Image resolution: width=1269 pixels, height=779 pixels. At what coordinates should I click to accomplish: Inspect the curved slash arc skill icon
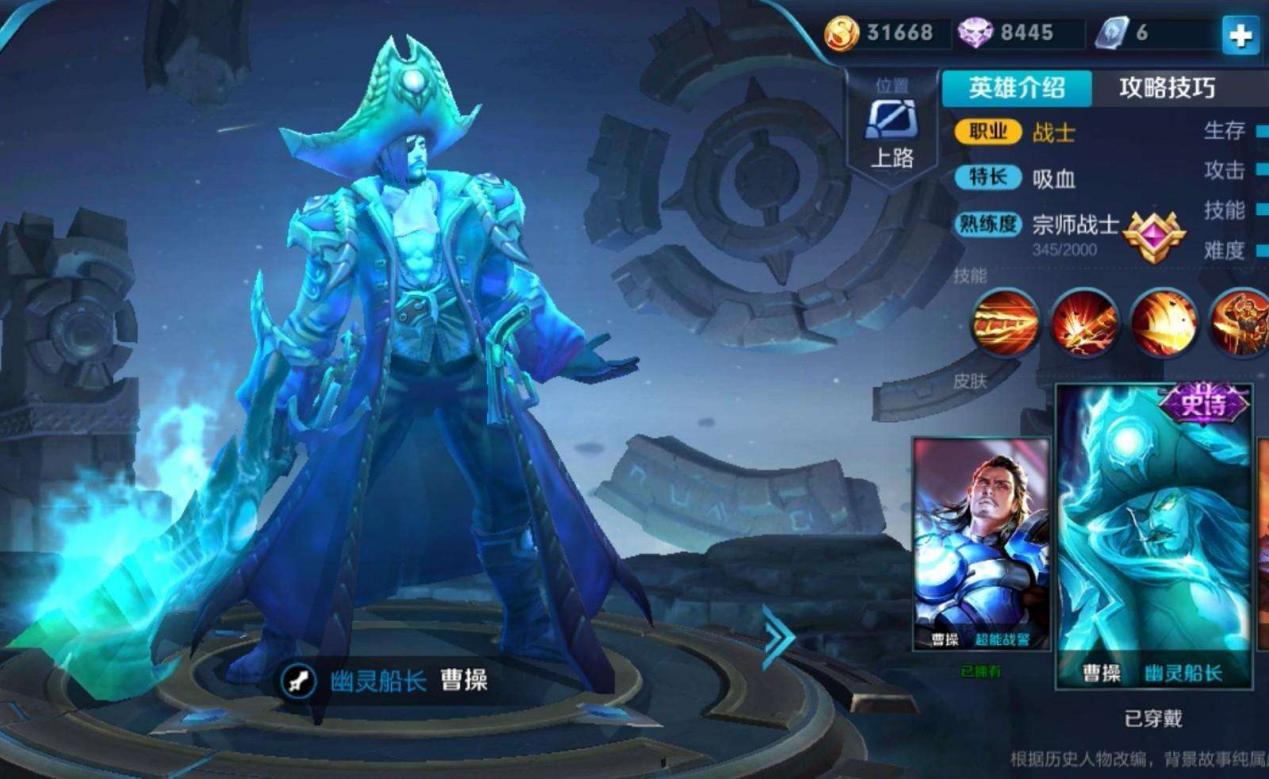point(1163,323)
